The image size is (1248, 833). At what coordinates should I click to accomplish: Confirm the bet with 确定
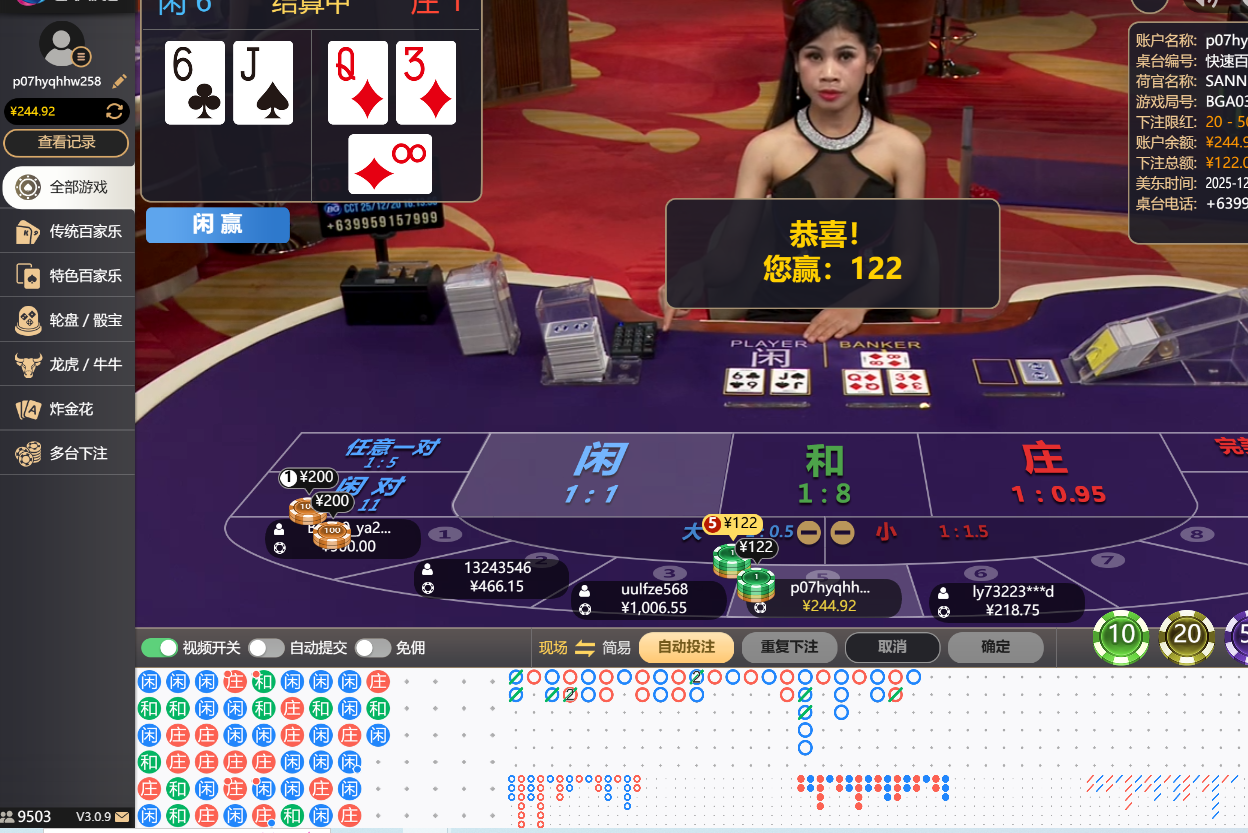[x=995, y=647]
